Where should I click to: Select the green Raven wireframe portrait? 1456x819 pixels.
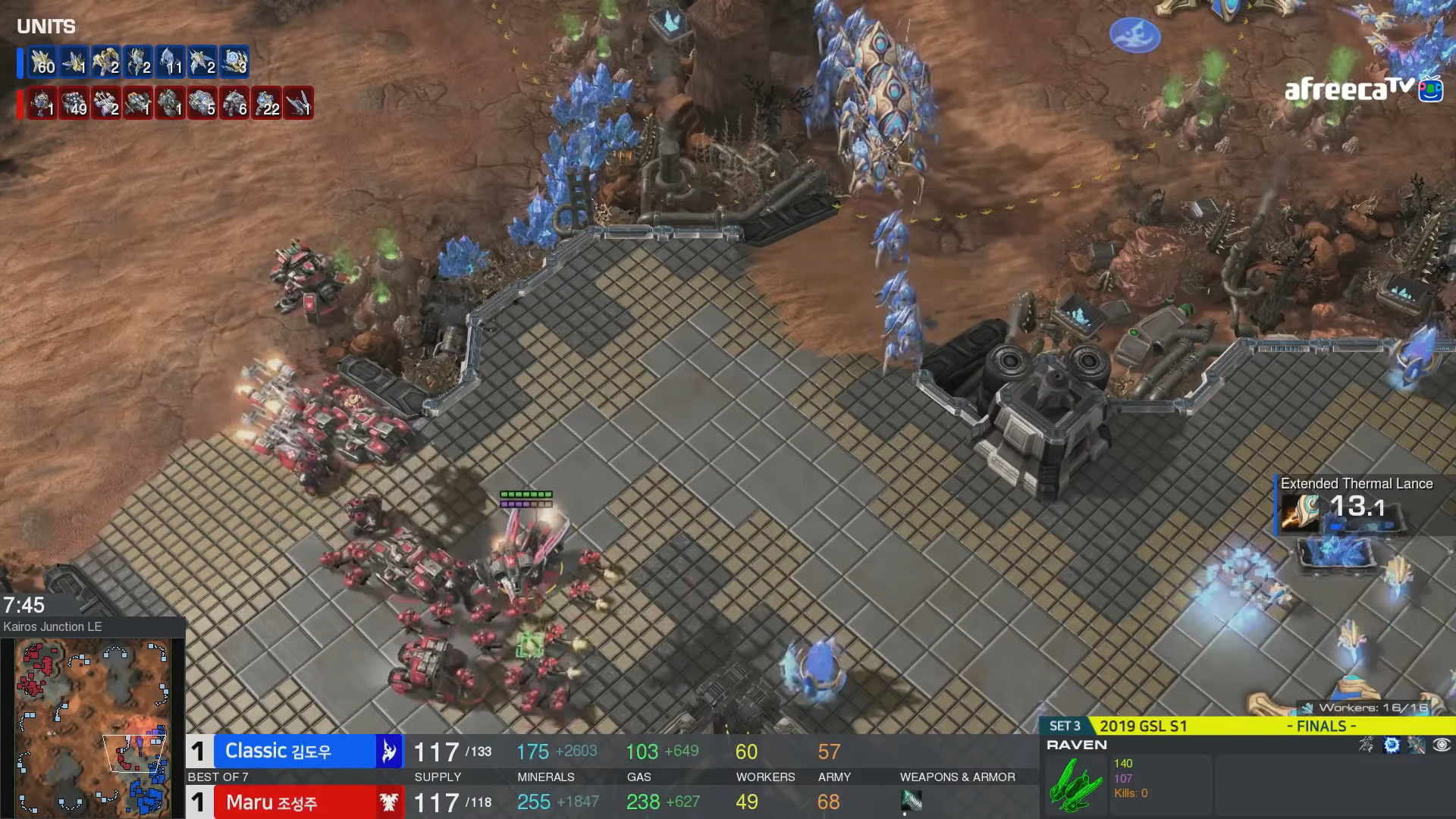tap(1075, 783)
